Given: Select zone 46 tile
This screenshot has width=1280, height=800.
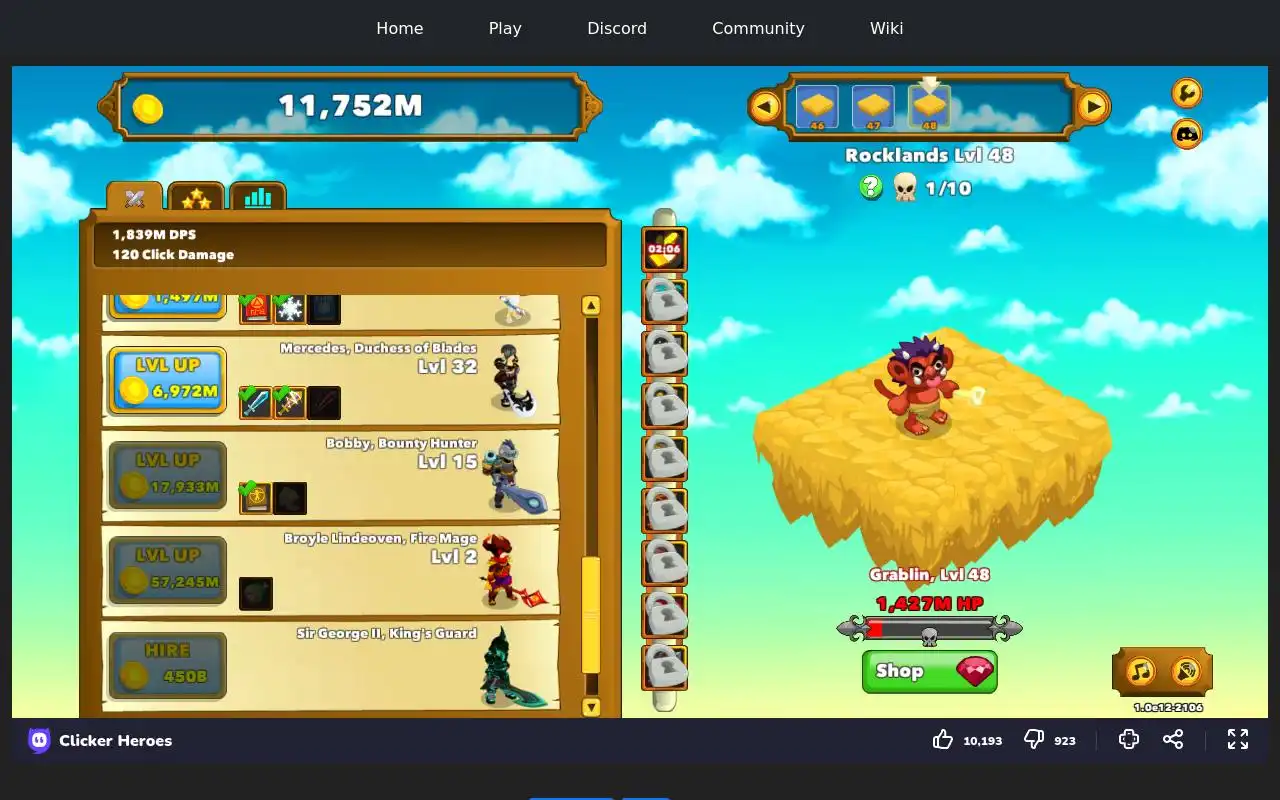Looking at the screenshot, I should pos(817,107).
